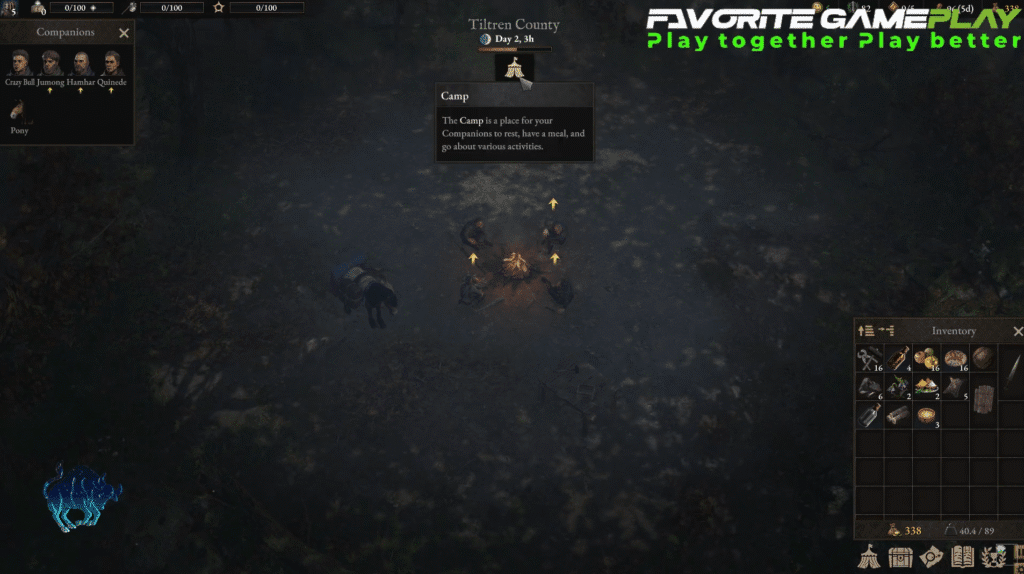Screen dimensions: 1024x574
Task: Close the Companions panel
Action: pos(124,33)
